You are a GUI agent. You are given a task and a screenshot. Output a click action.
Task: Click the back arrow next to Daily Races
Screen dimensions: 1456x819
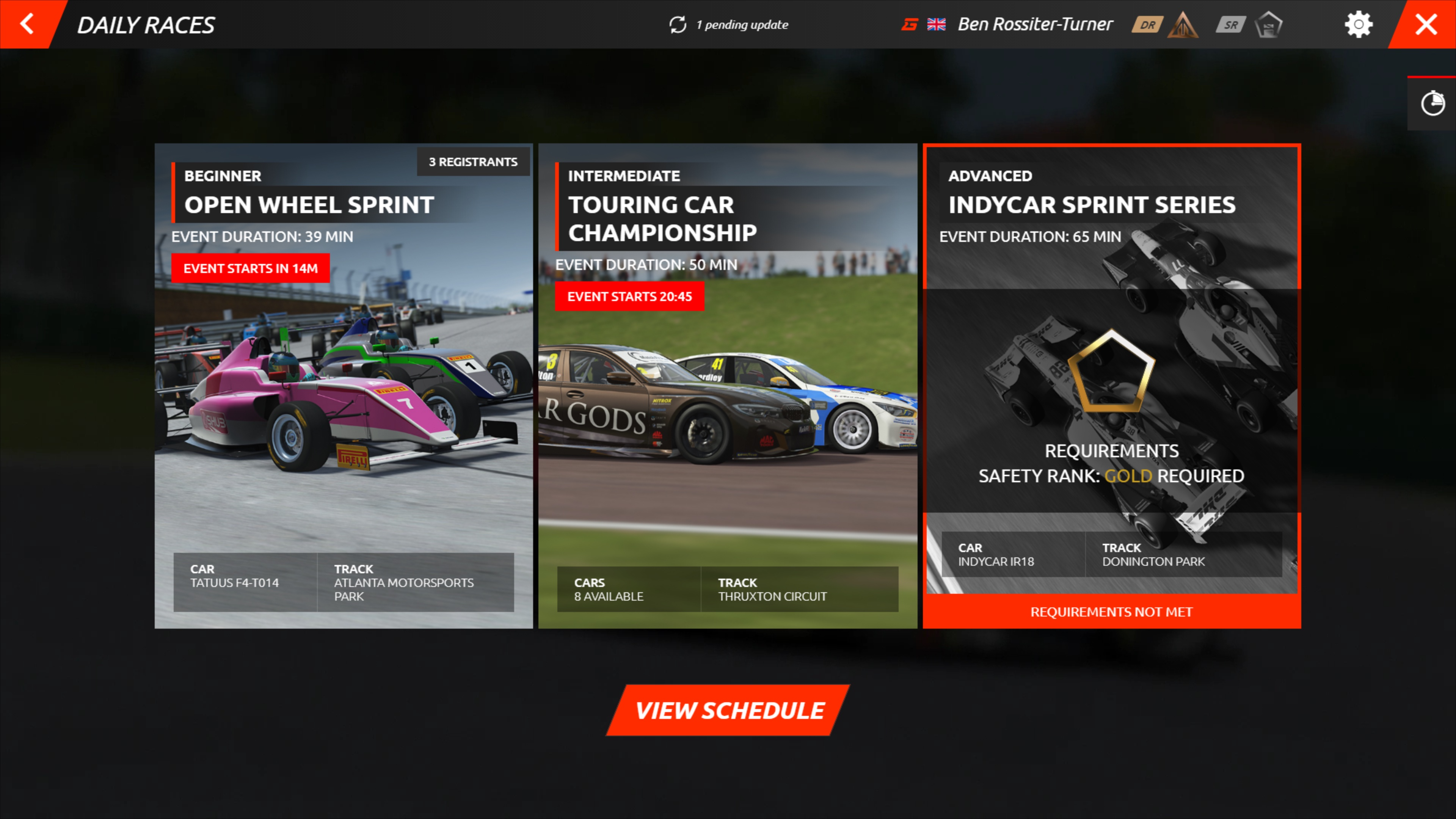[26, 24]
